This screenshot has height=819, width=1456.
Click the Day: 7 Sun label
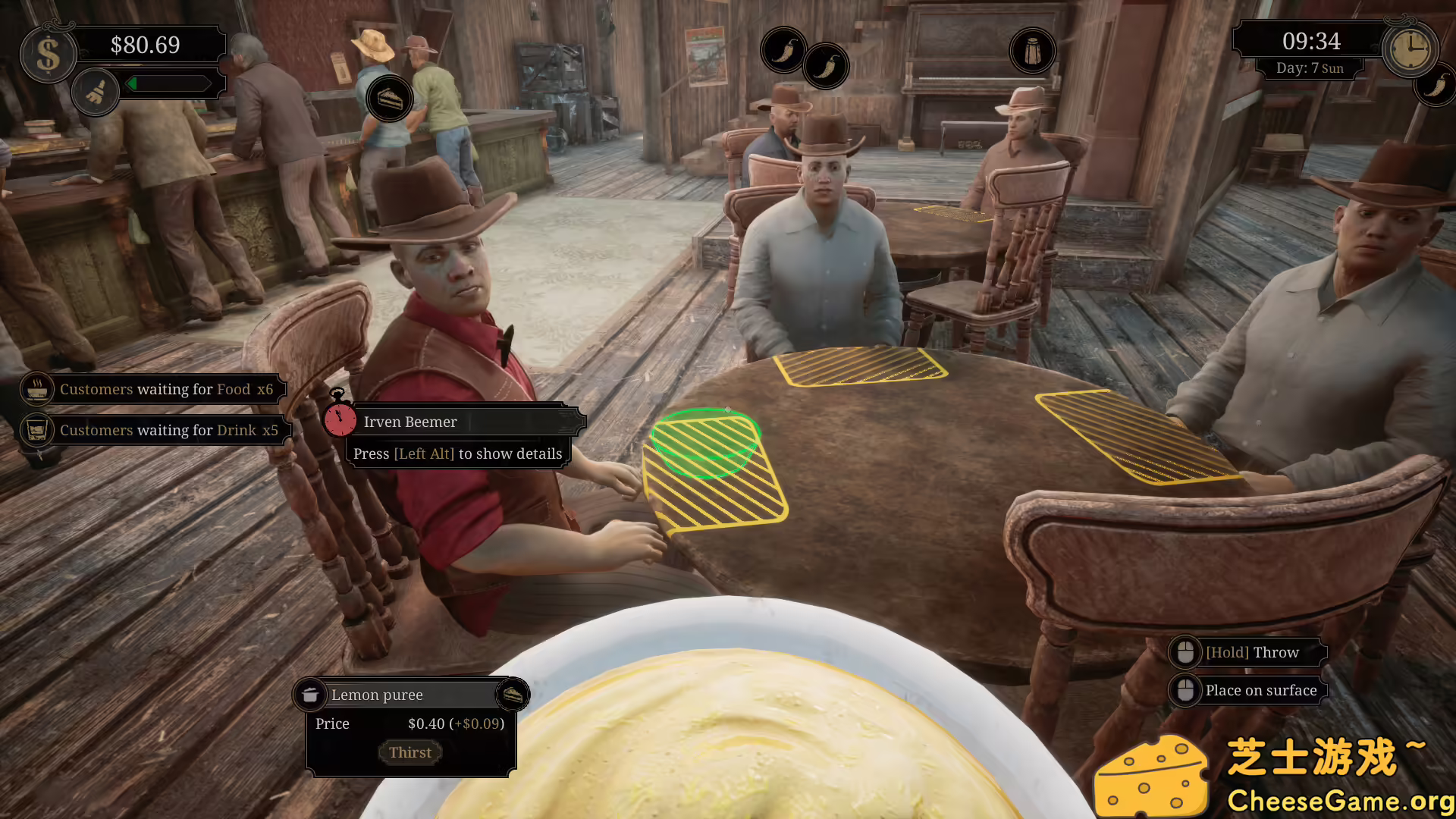[1310, 68]
